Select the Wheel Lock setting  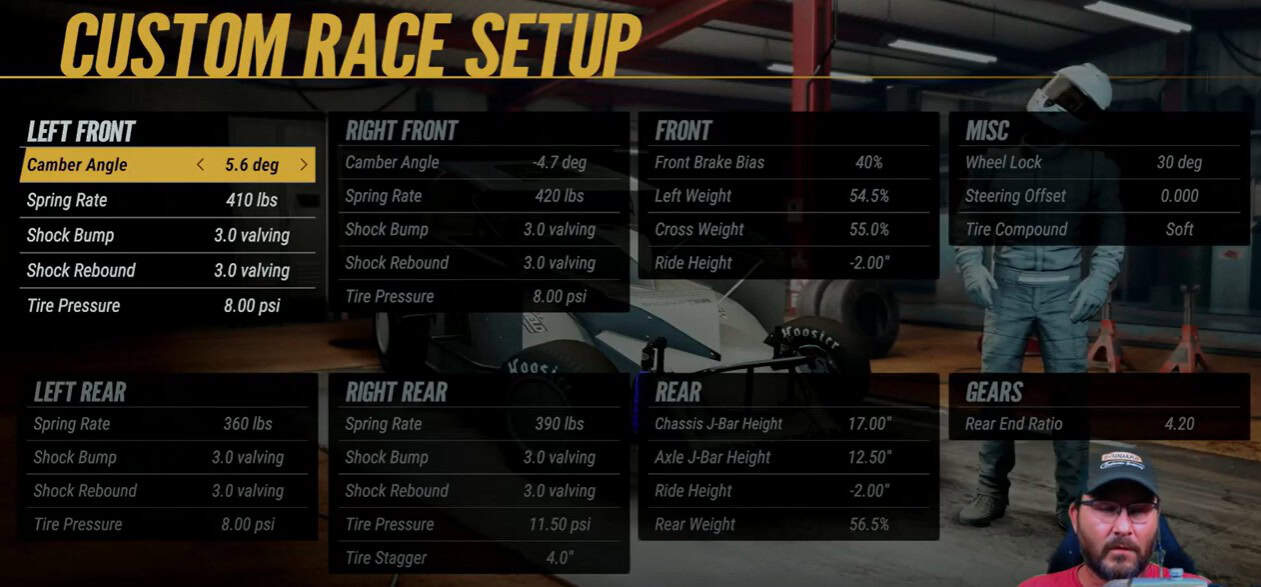click(x=1097, y=162)
